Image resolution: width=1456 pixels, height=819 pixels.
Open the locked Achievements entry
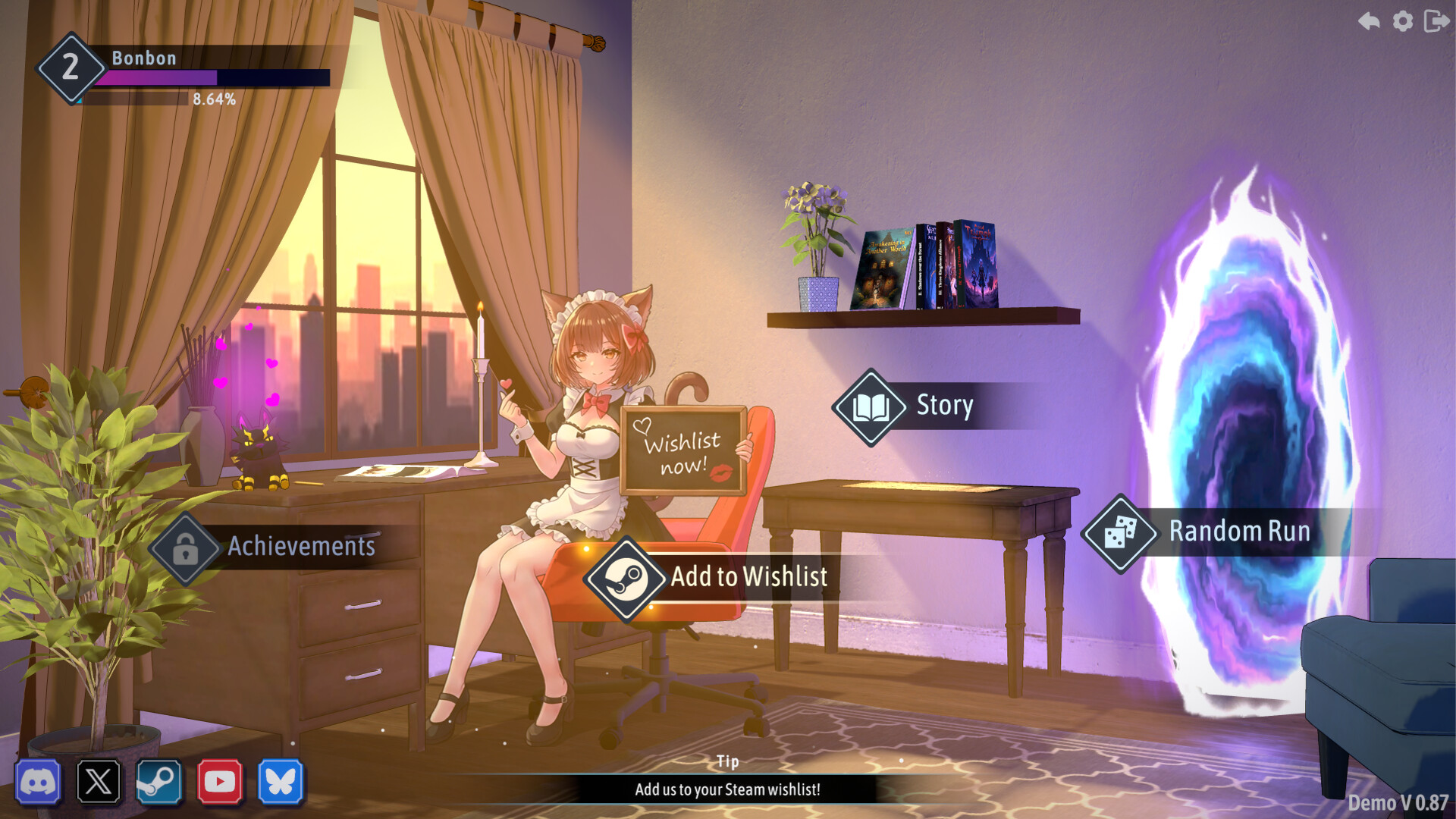pyautogui.click(x=265, y=547)
